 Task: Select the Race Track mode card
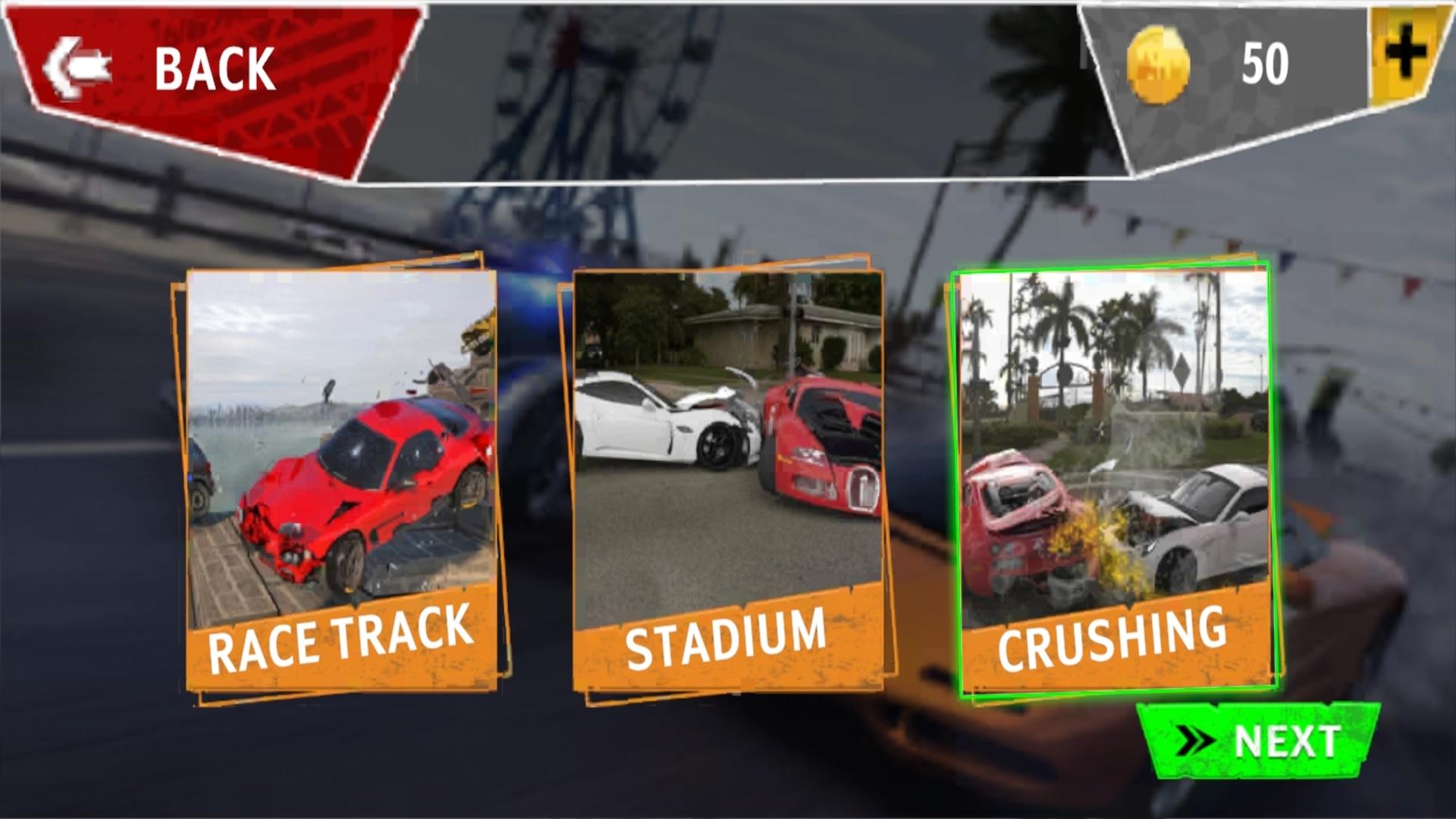[x=341, y=479]
